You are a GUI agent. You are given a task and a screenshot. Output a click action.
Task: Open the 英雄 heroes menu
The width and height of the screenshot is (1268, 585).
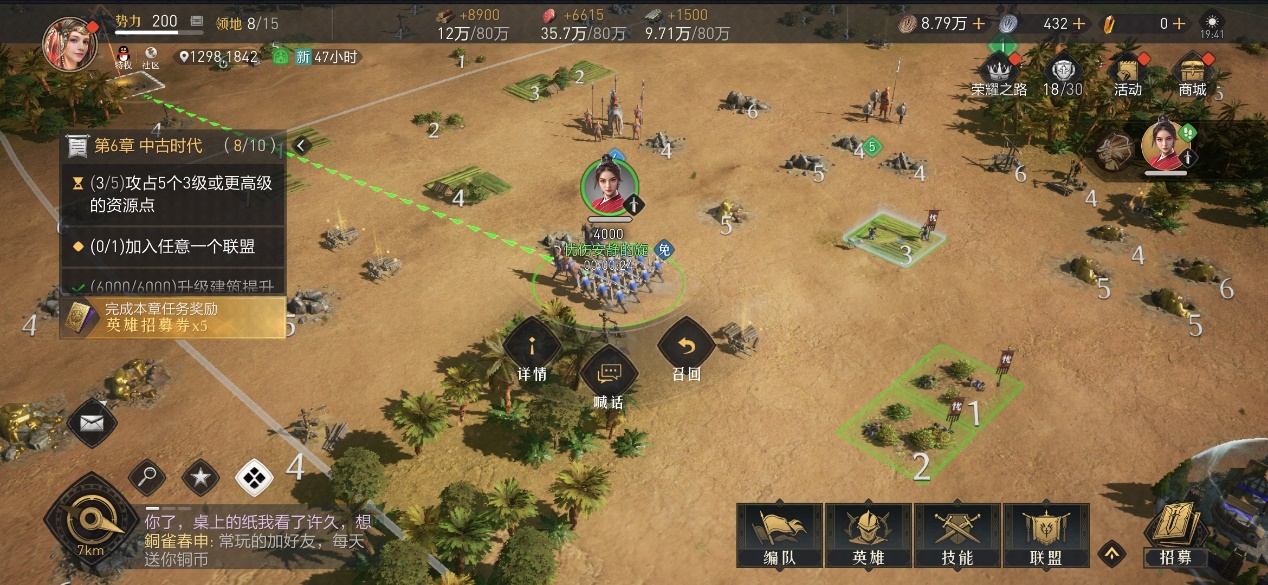(x=866, y=535)
